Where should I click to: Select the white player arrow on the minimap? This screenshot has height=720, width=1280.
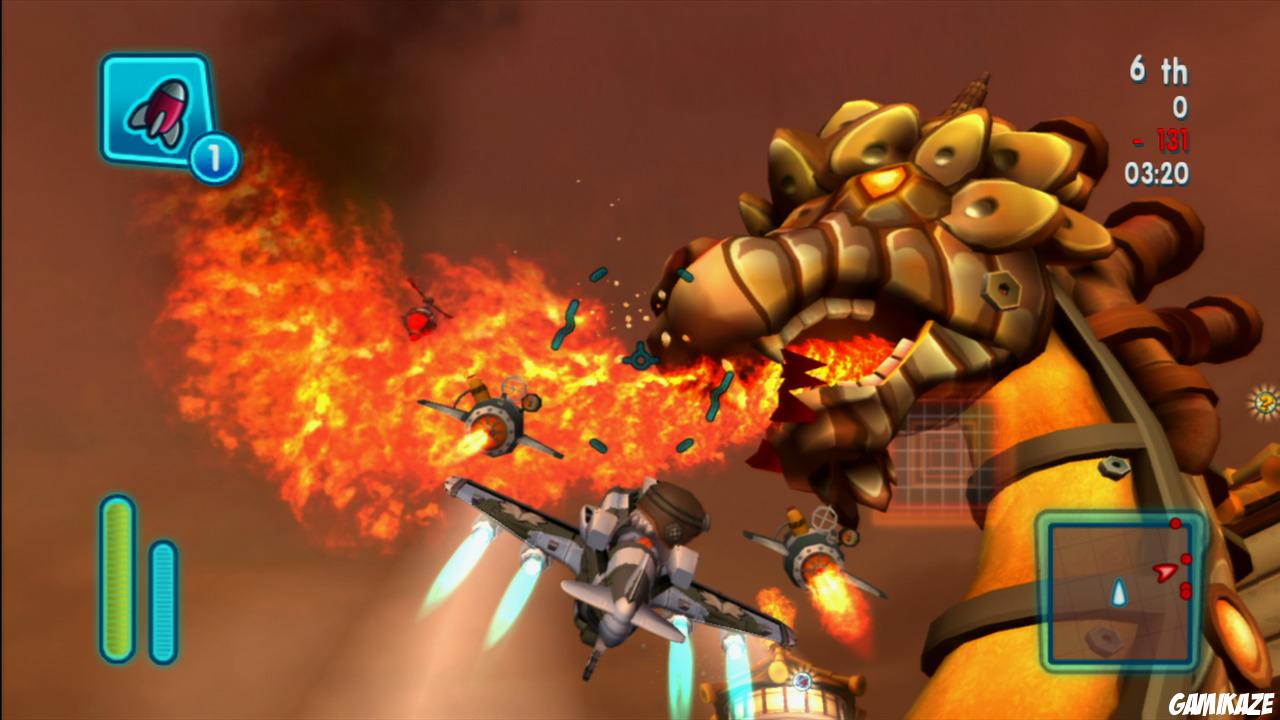point(1120,592)
